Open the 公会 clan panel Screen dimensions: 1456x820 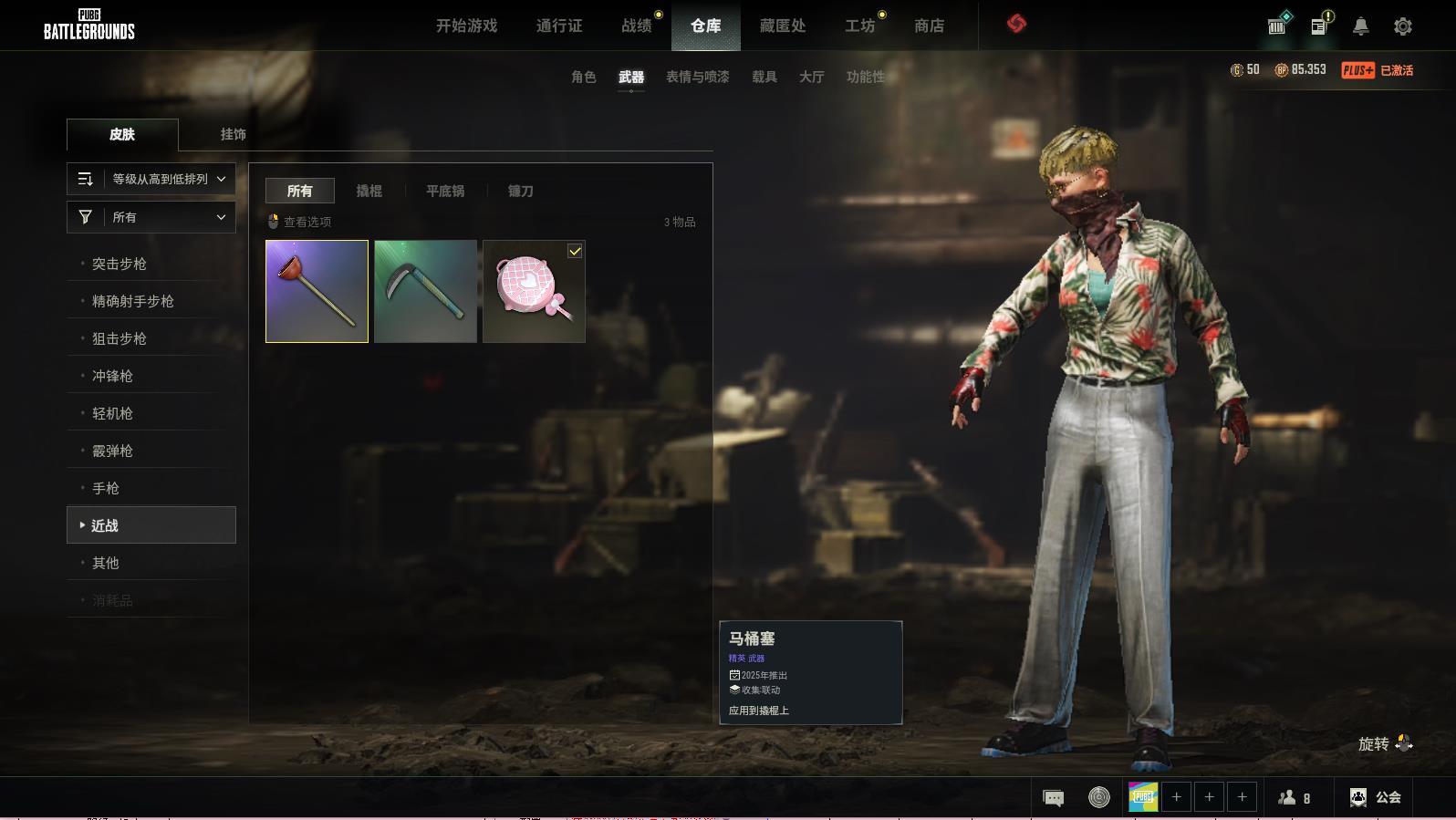[x=1376, y=797]
